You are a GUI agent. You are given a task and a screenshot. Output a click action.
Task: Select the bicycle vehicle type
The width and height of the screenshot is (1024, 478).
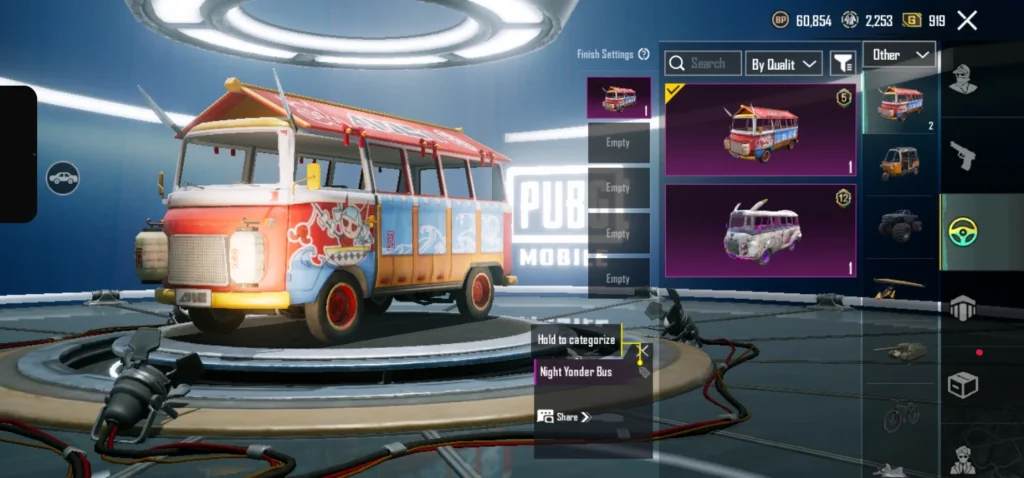(x=900, y=413)
